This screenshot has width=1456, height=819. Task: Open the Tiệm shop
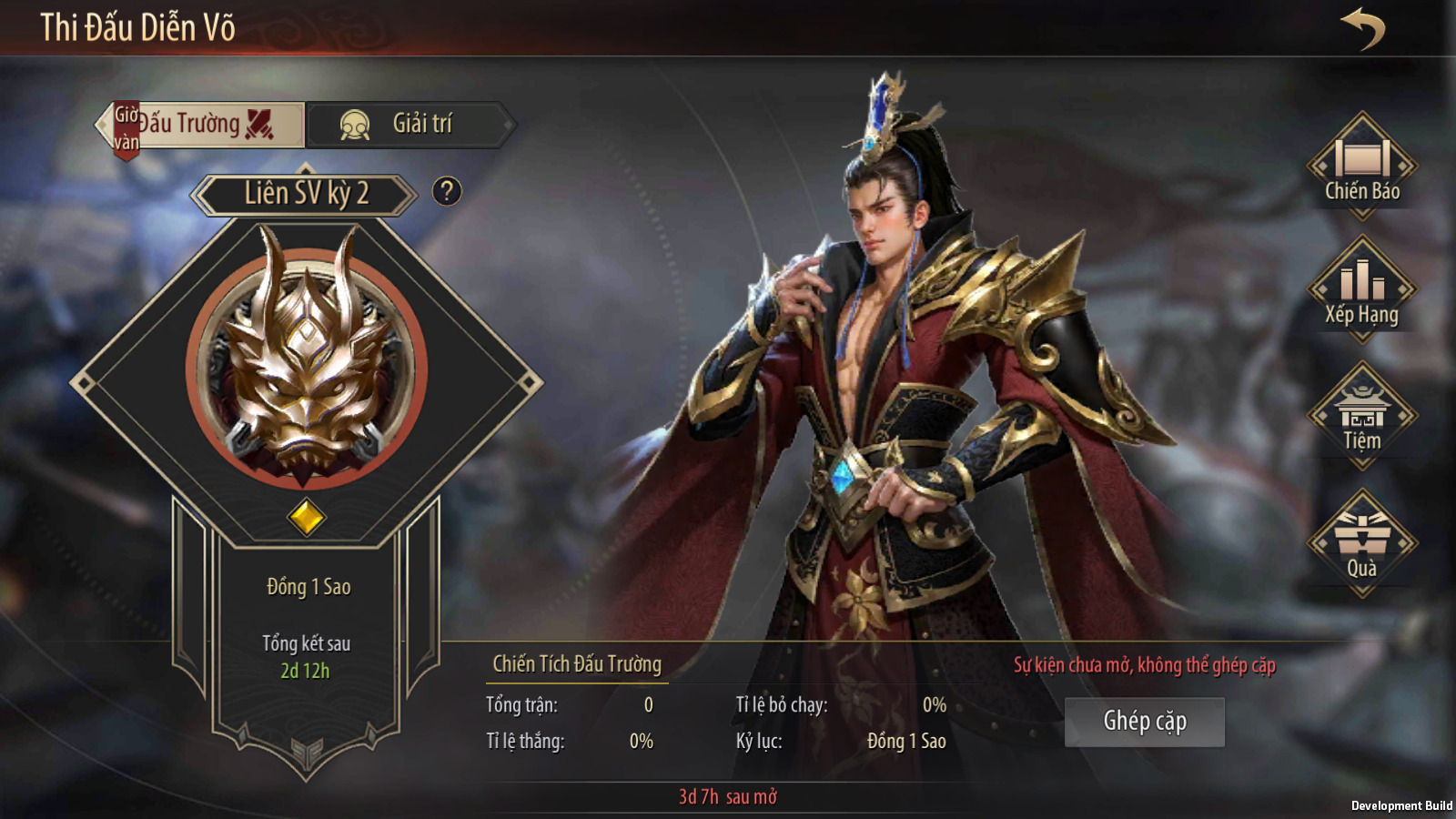click(x=1361, y=416)
